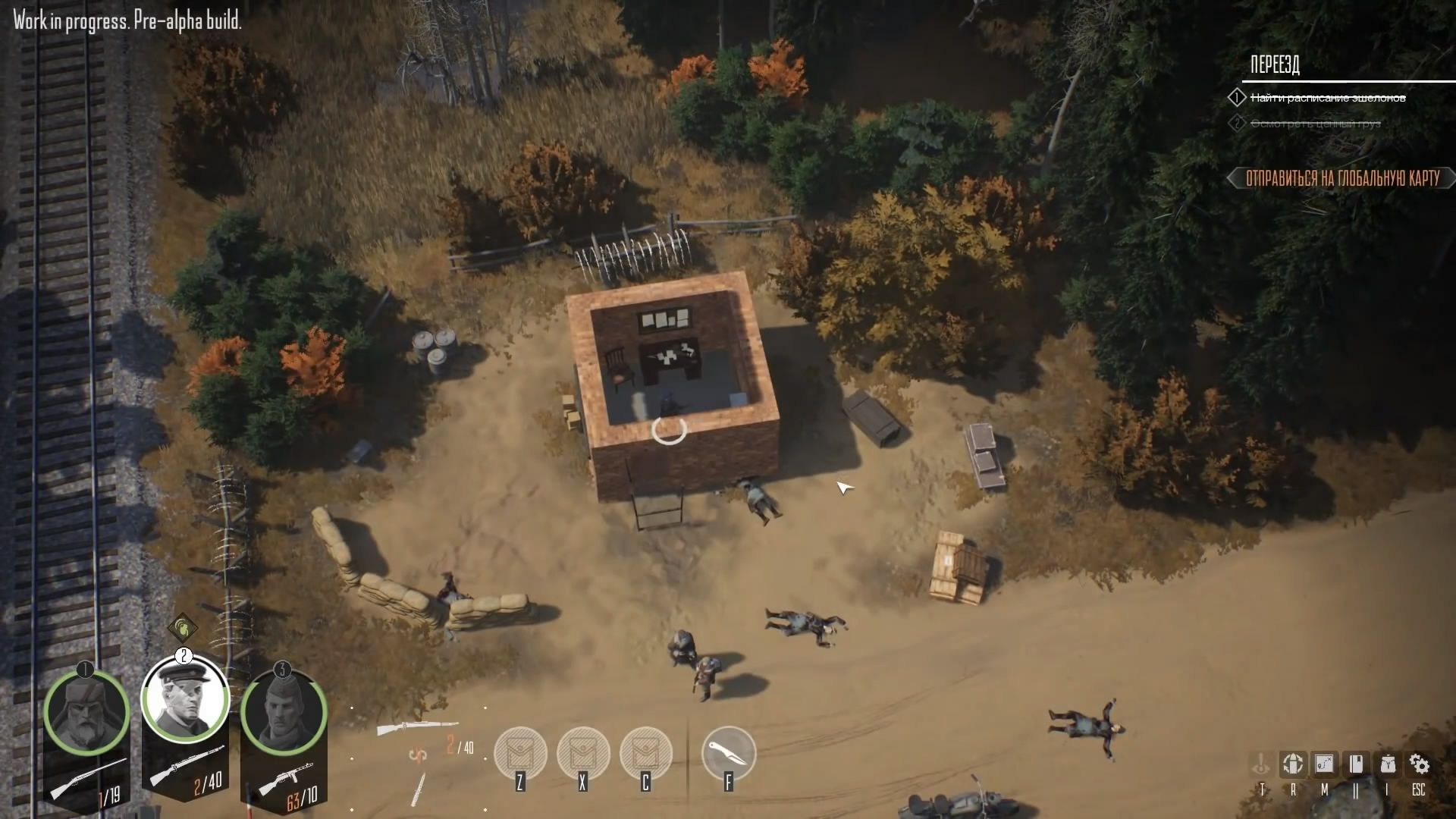The width and height of the screenshot is (1456, 819).
Task: Click the green diamond status icon above portraits
Action: point(182,627)
